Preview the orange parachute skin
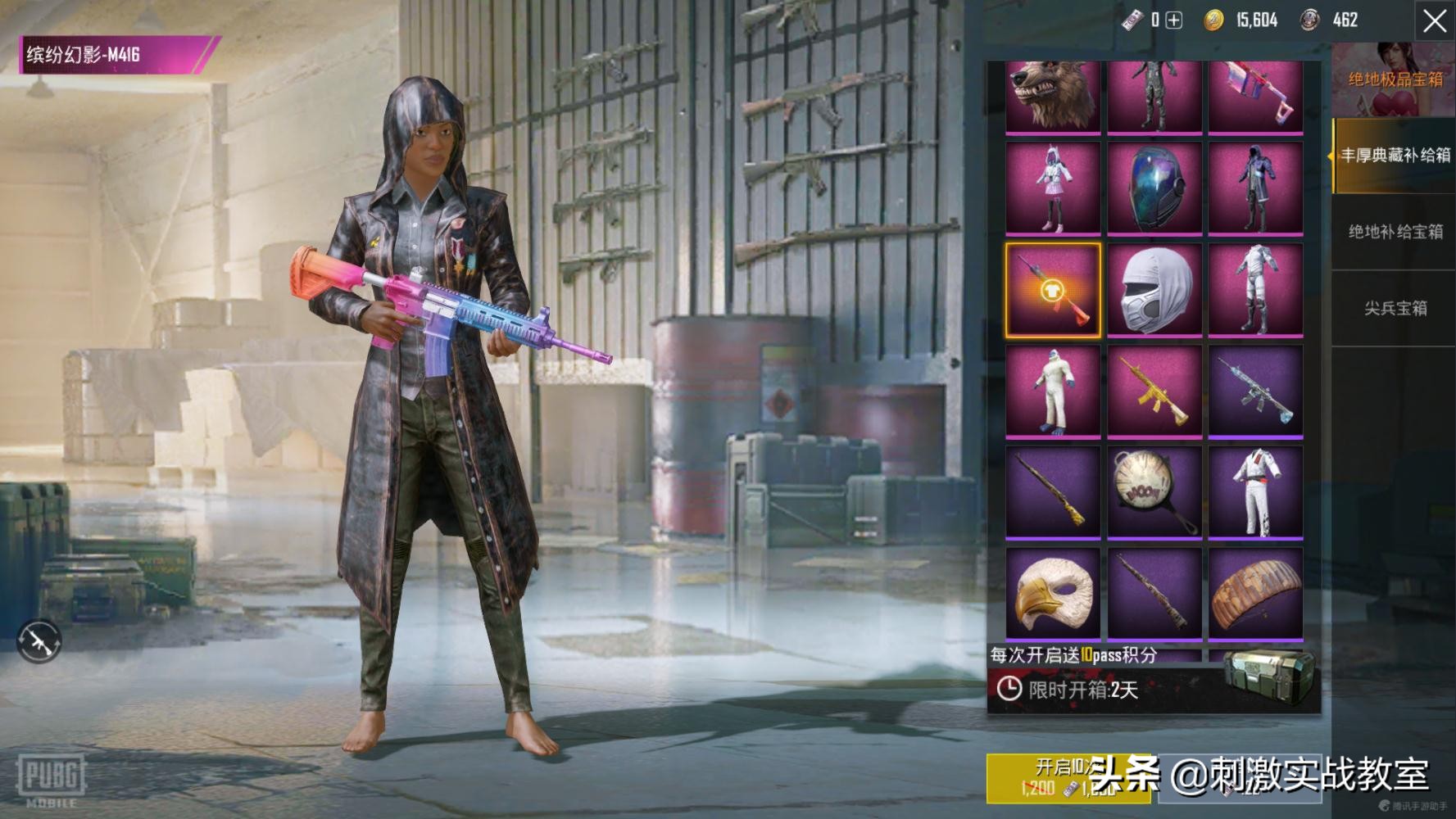The width and height of the screenshot is (1456, 819). (1255, 593)
